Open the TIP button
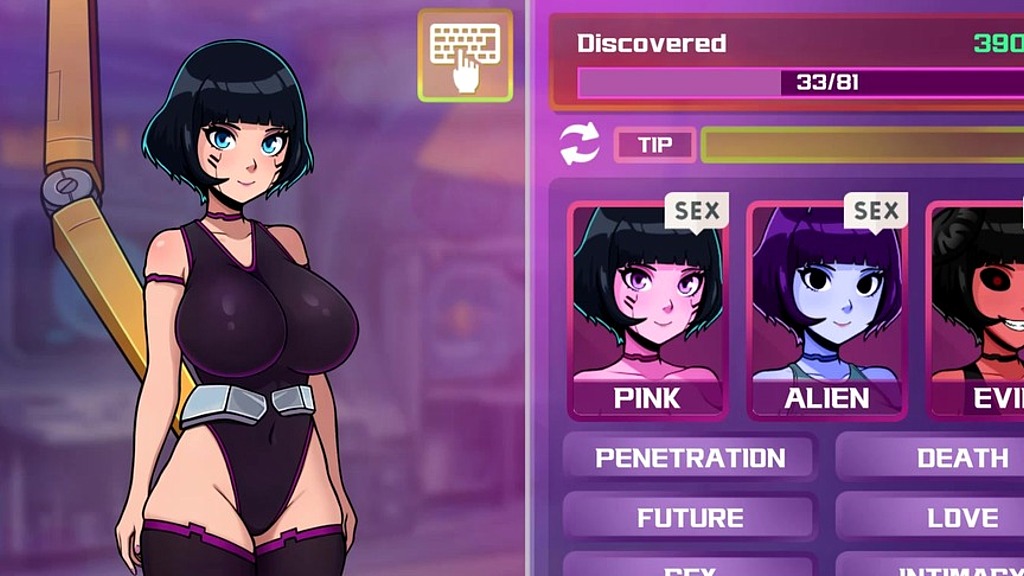The width and height of the screenshot is (1024, 576). click(x=655, y=145)
